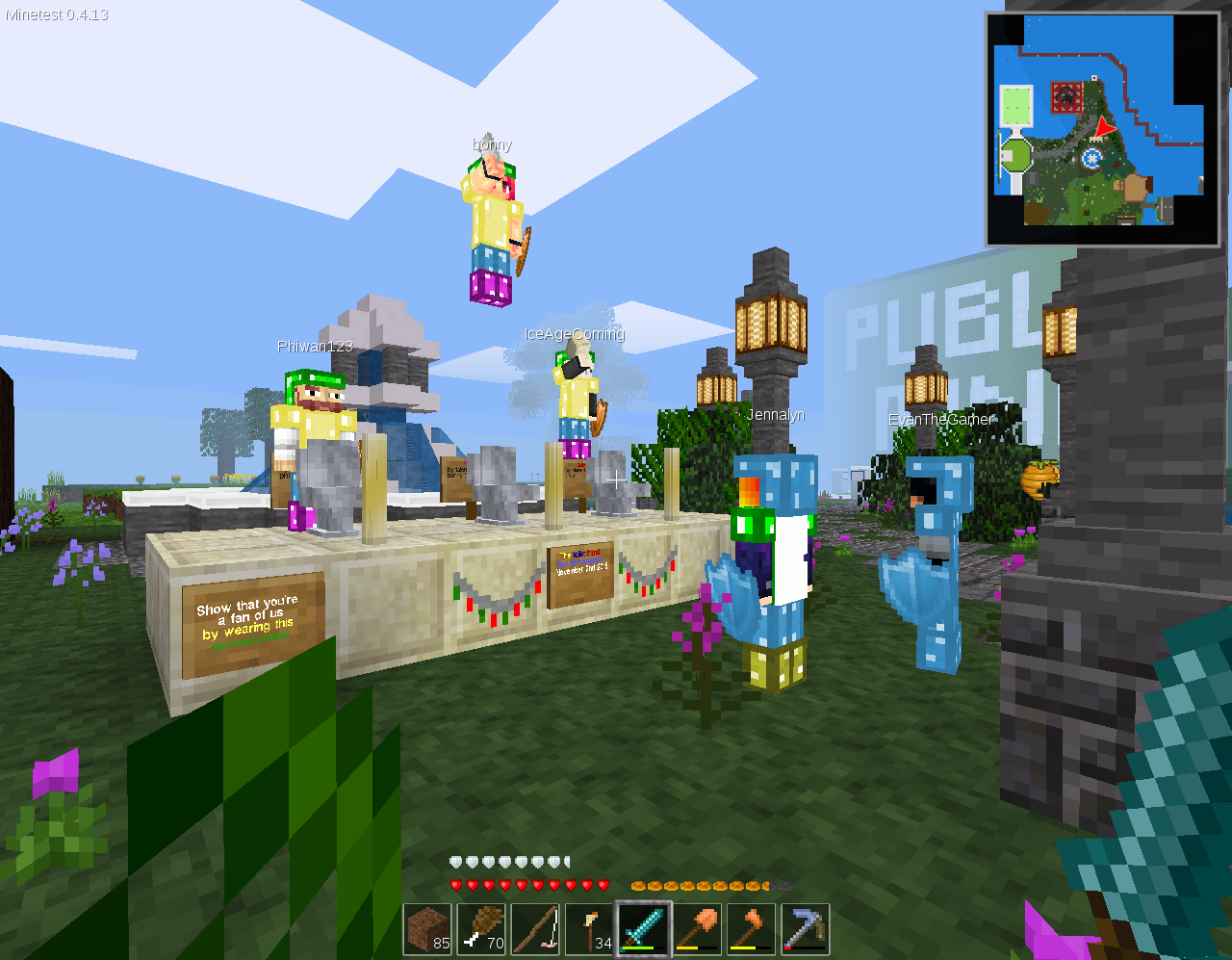Select the dirt block in the hotbar
Image resolution: width=1232 pixels, height=960 pixels.
(427, 928)
